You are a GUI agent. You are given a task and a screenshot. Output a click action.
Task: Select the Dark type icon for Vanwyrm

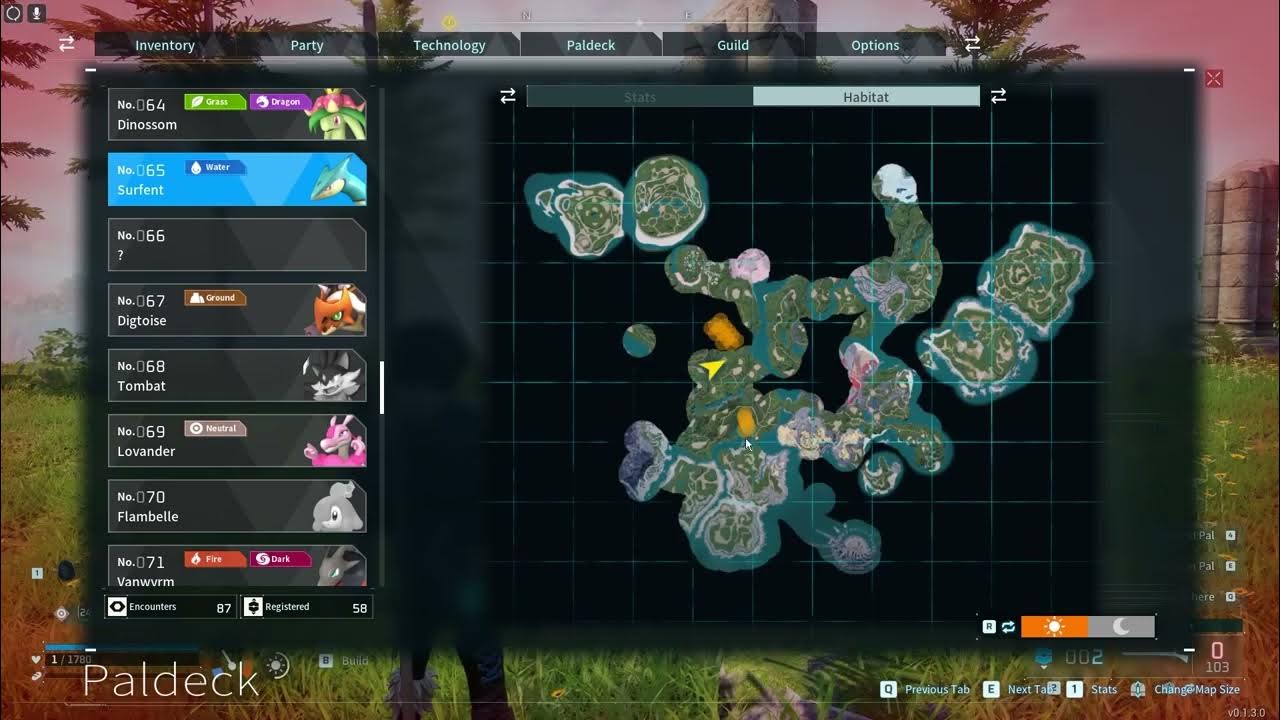pyautogui.click(x=278, y=558)
